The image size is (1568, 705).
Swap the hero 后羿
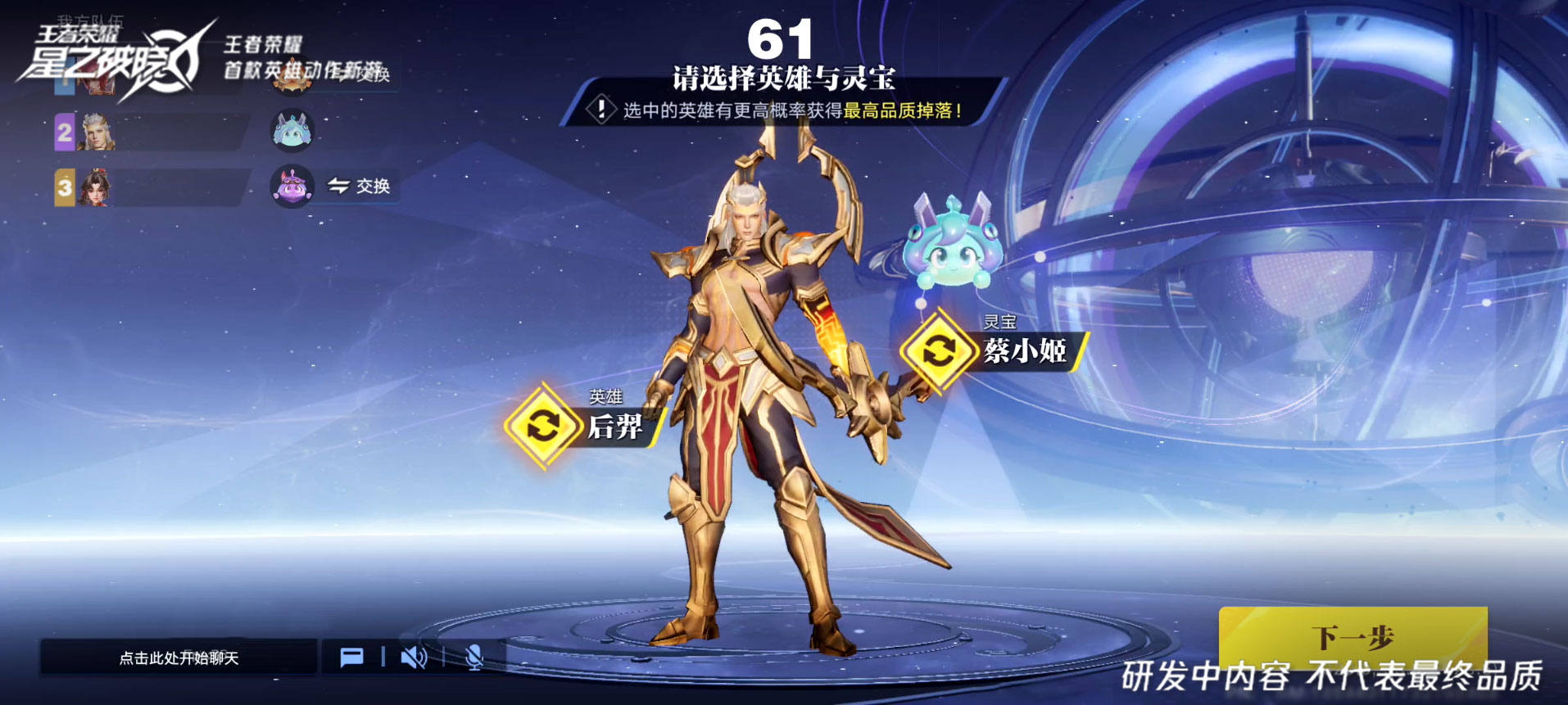click(542, 426)
